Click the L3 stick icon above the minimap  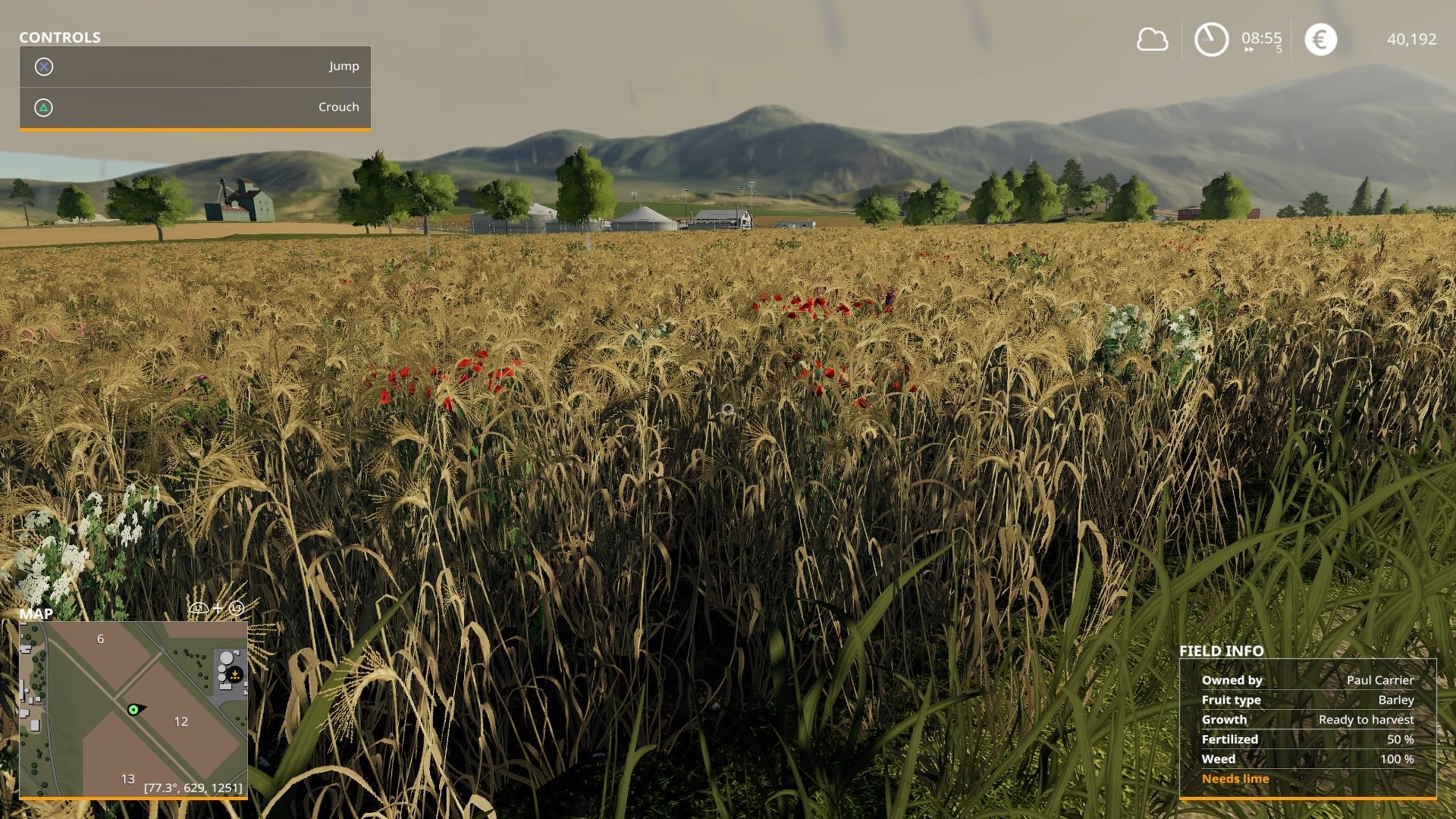[235, 607]
